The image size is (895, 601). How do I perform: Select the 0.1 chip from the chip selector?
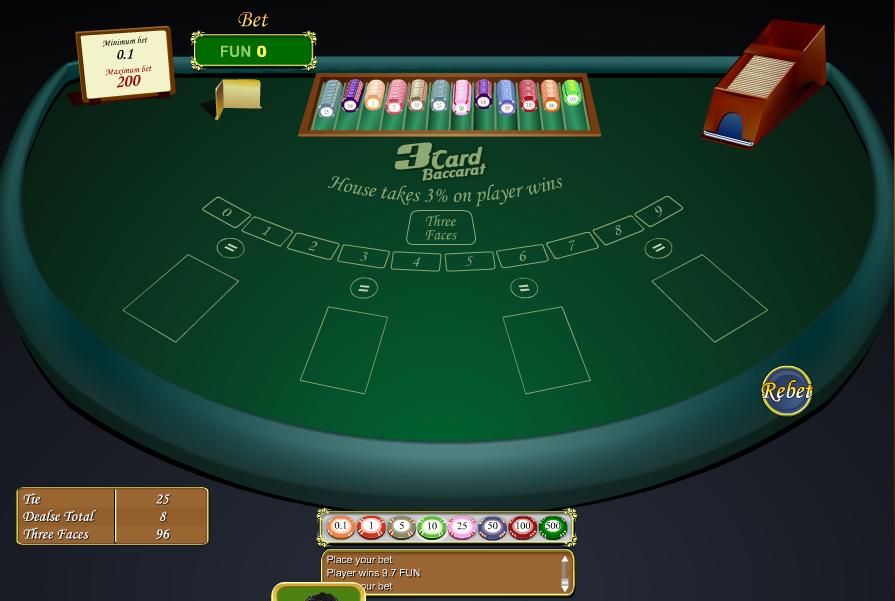[341, 526]
